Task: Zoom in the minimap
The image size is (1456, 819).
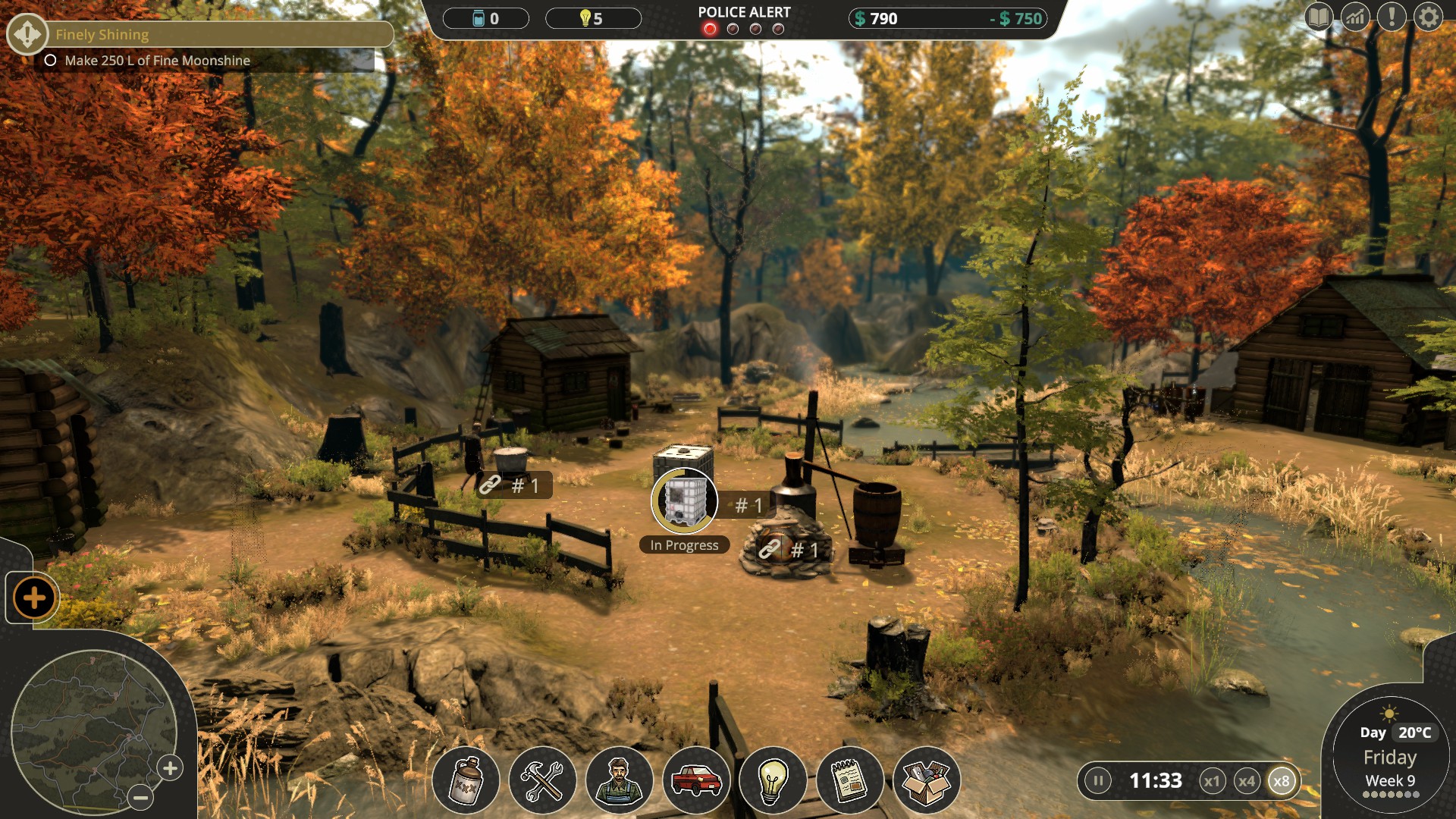Action: [x=171, y=768]
